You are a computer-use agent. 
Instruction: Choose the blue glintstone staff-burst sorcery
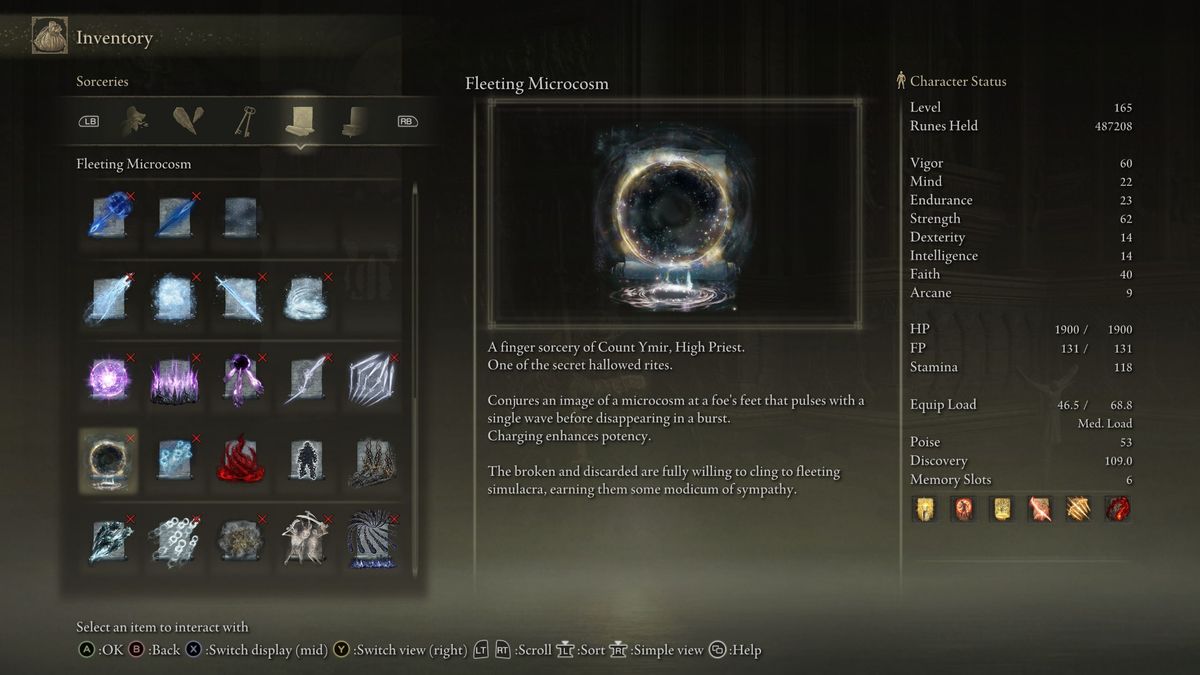(x=108, y=216)
